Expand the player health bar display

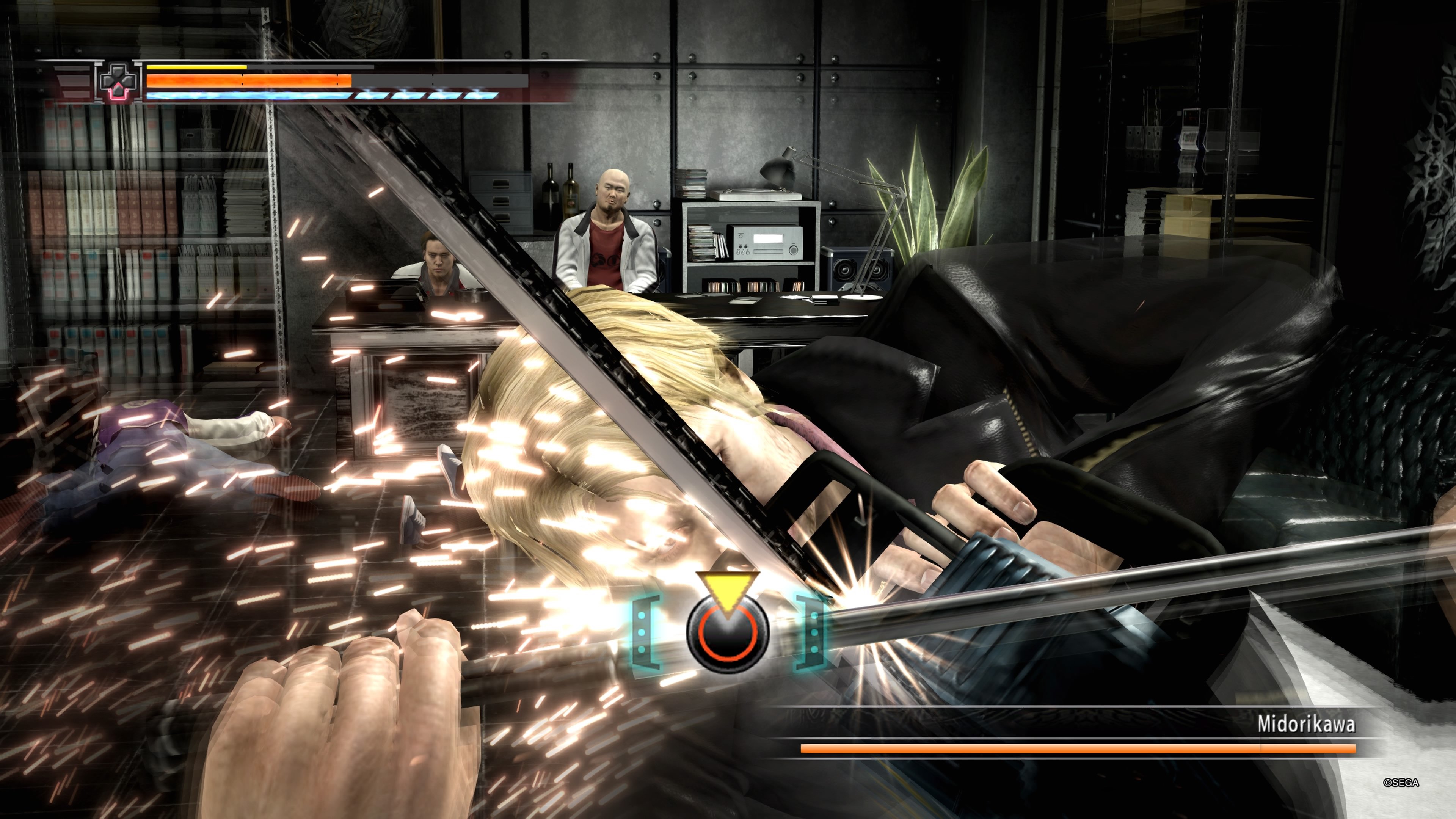point(249,81)
